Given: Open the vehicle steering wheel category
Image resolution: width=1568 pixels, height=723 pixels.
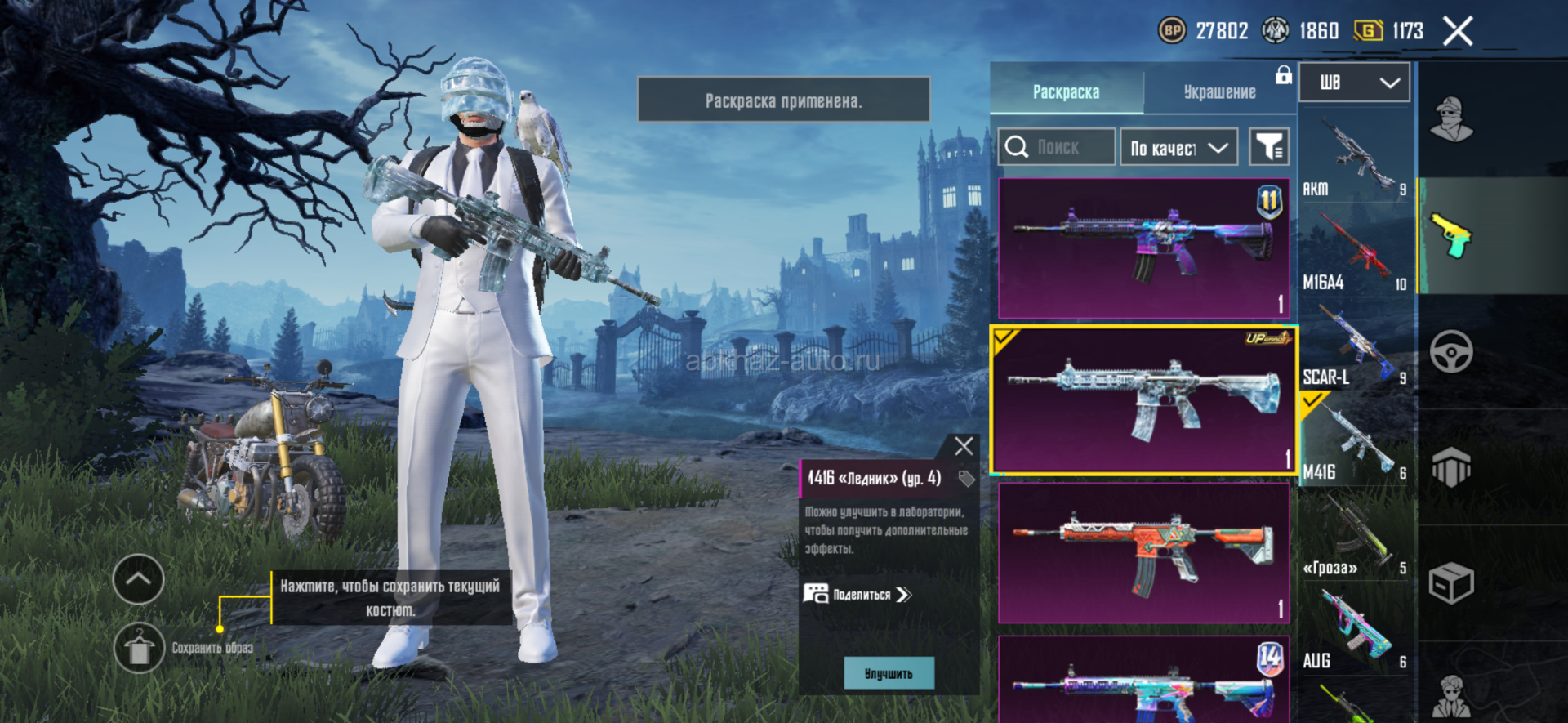Looking at the screenshot, I should click(1451, 352).
